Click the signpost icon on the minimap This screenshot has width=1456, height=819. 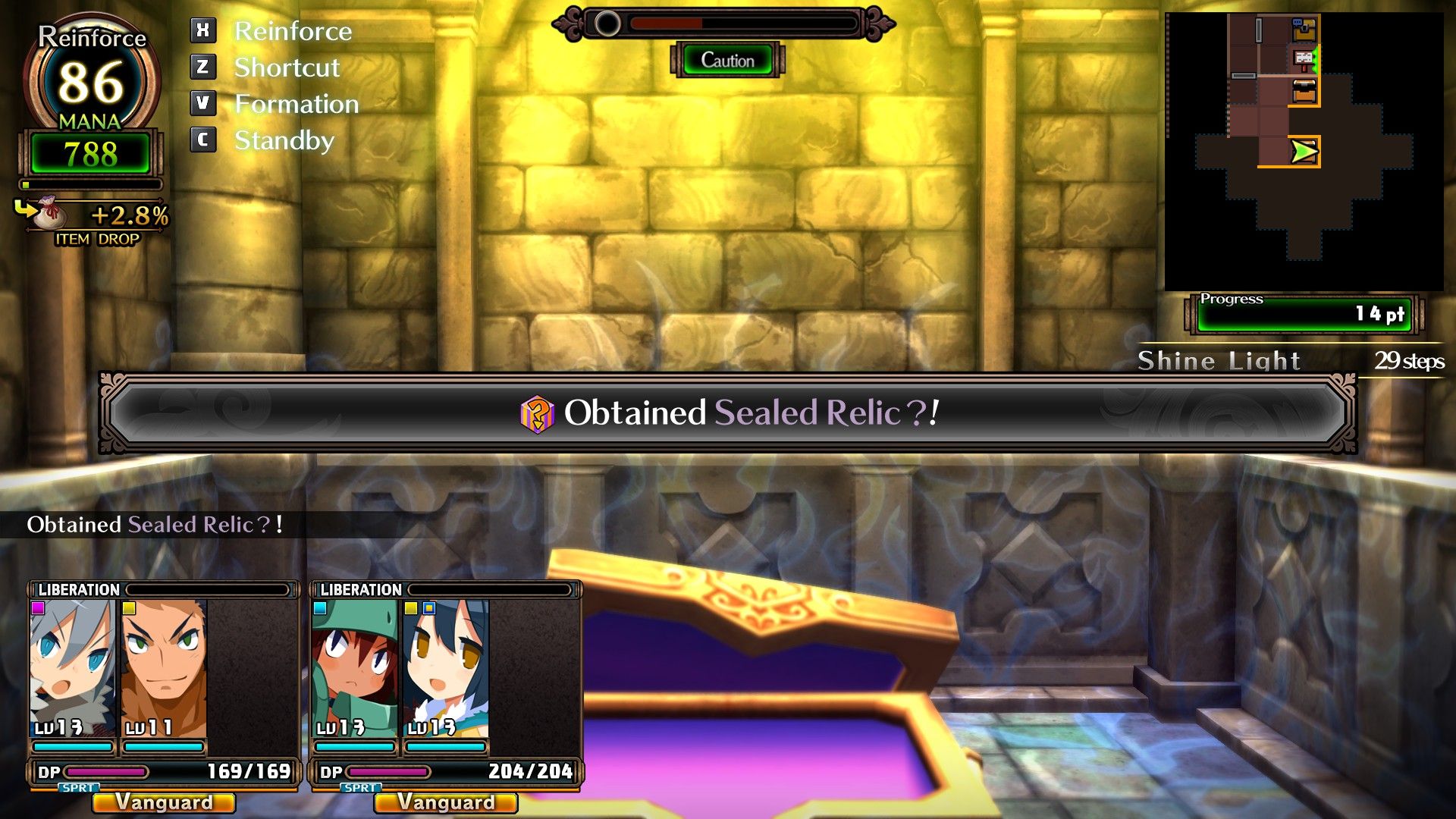[x=1303, y=58]
